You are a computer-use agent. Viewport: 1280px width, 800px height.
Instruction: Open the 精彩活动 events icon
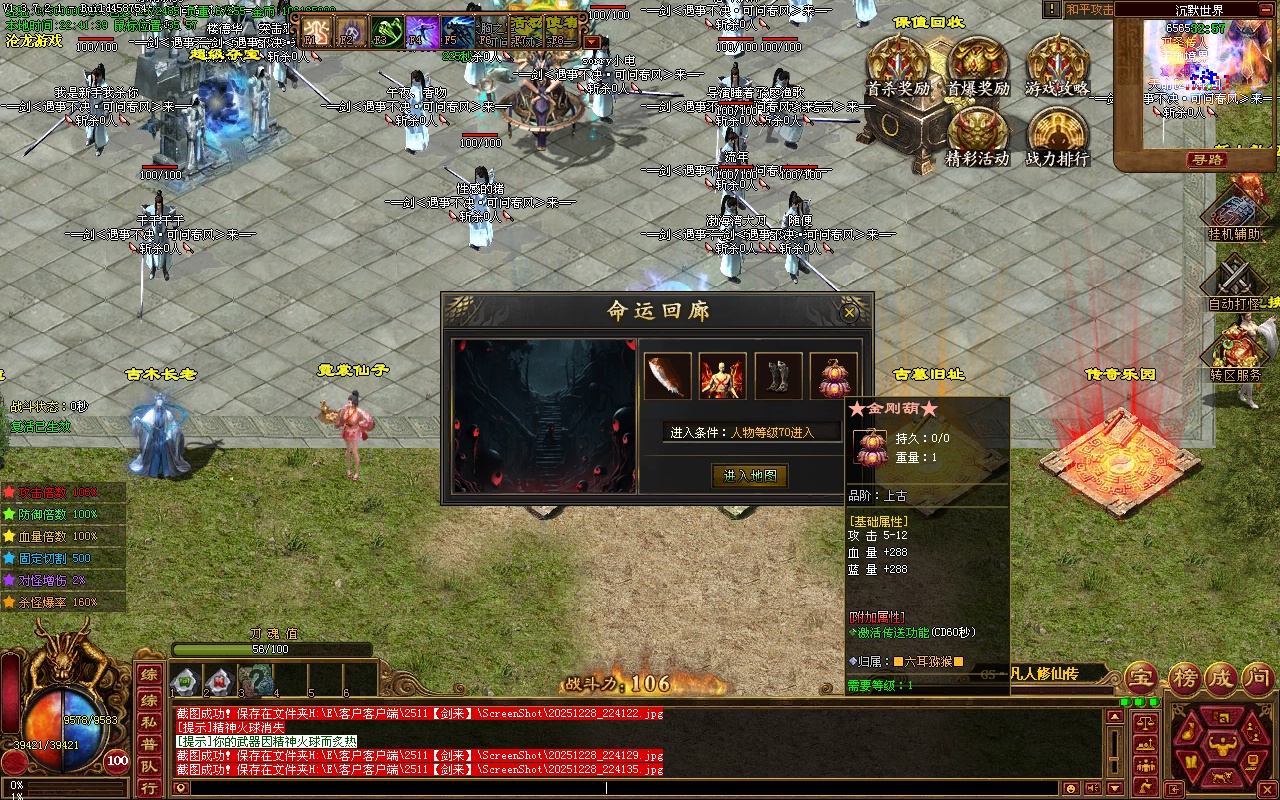coord(977,137)
